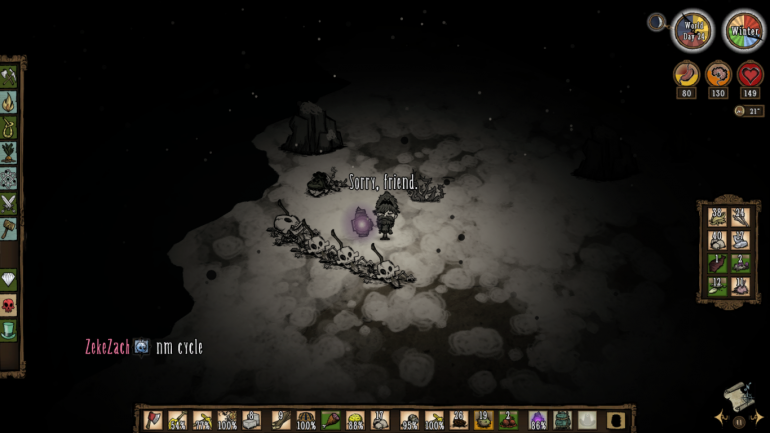This screenshot has width=770, height=433.
Task: Open the Fire (Light) crafting tab
Action: click(9, 102)
